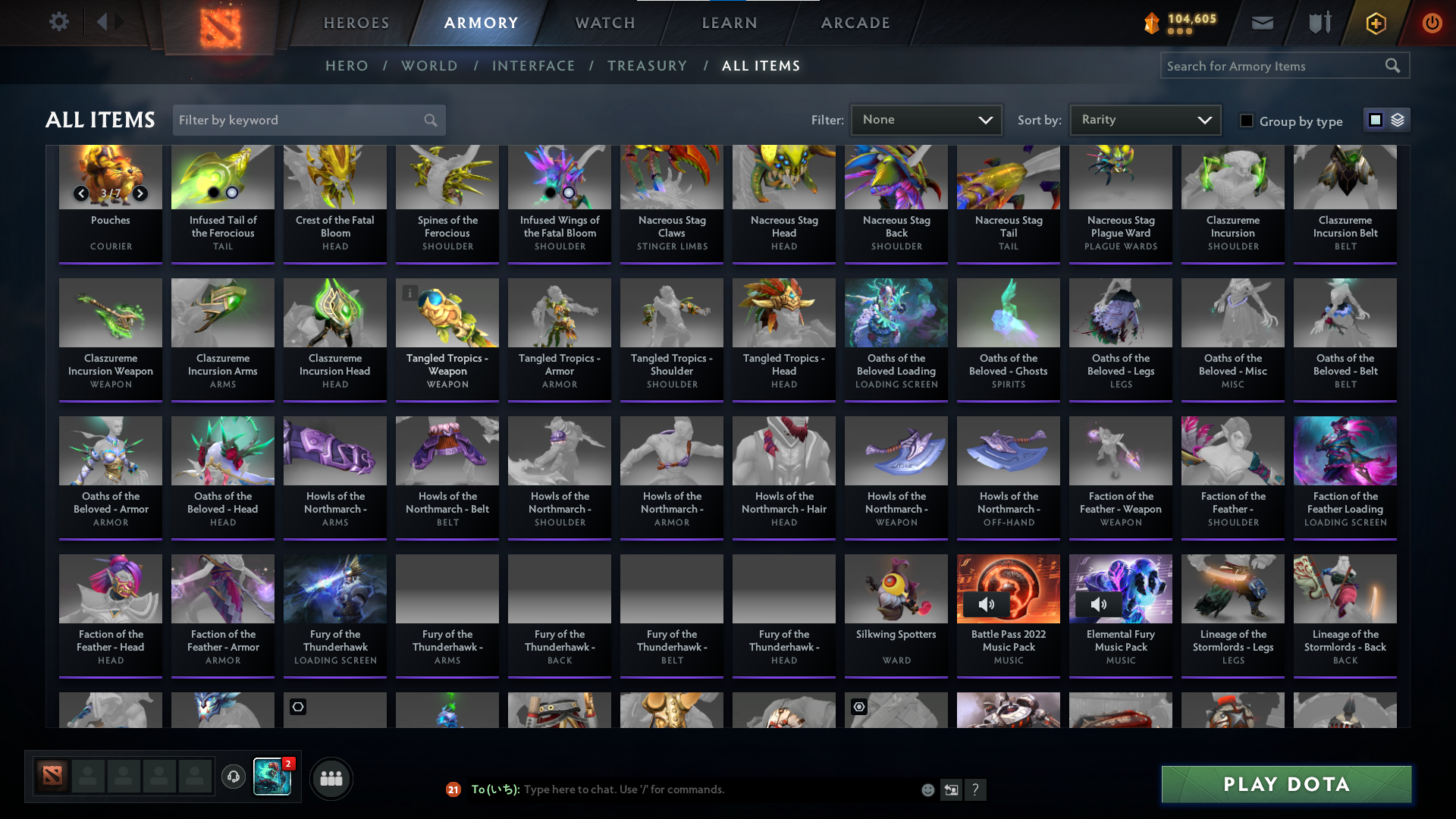Open the mail notifications envelope icon
Image resolution: width=1456 pixels, height=819 pixels.
tap(1261, 23)
